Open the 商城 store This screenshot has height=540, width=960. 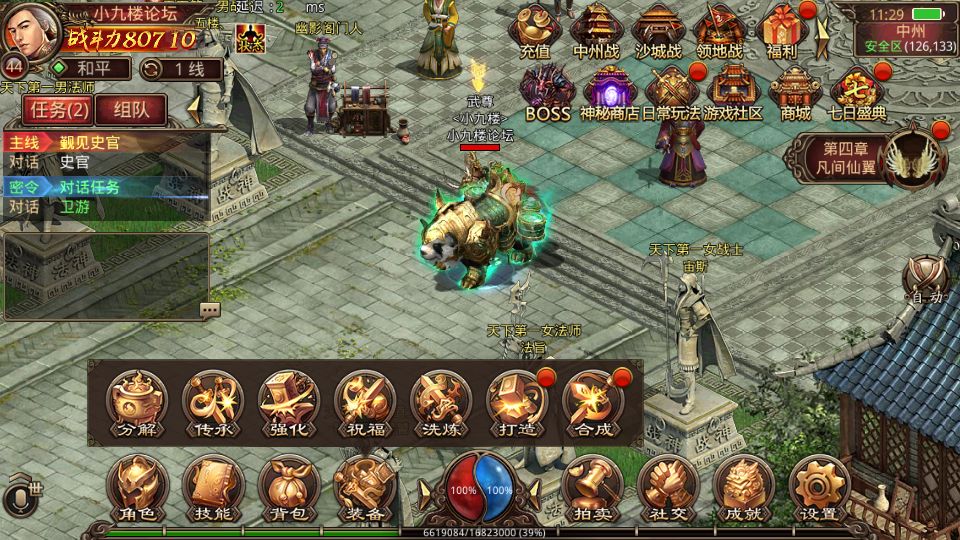pyautogui.click(x=795, y=92)
